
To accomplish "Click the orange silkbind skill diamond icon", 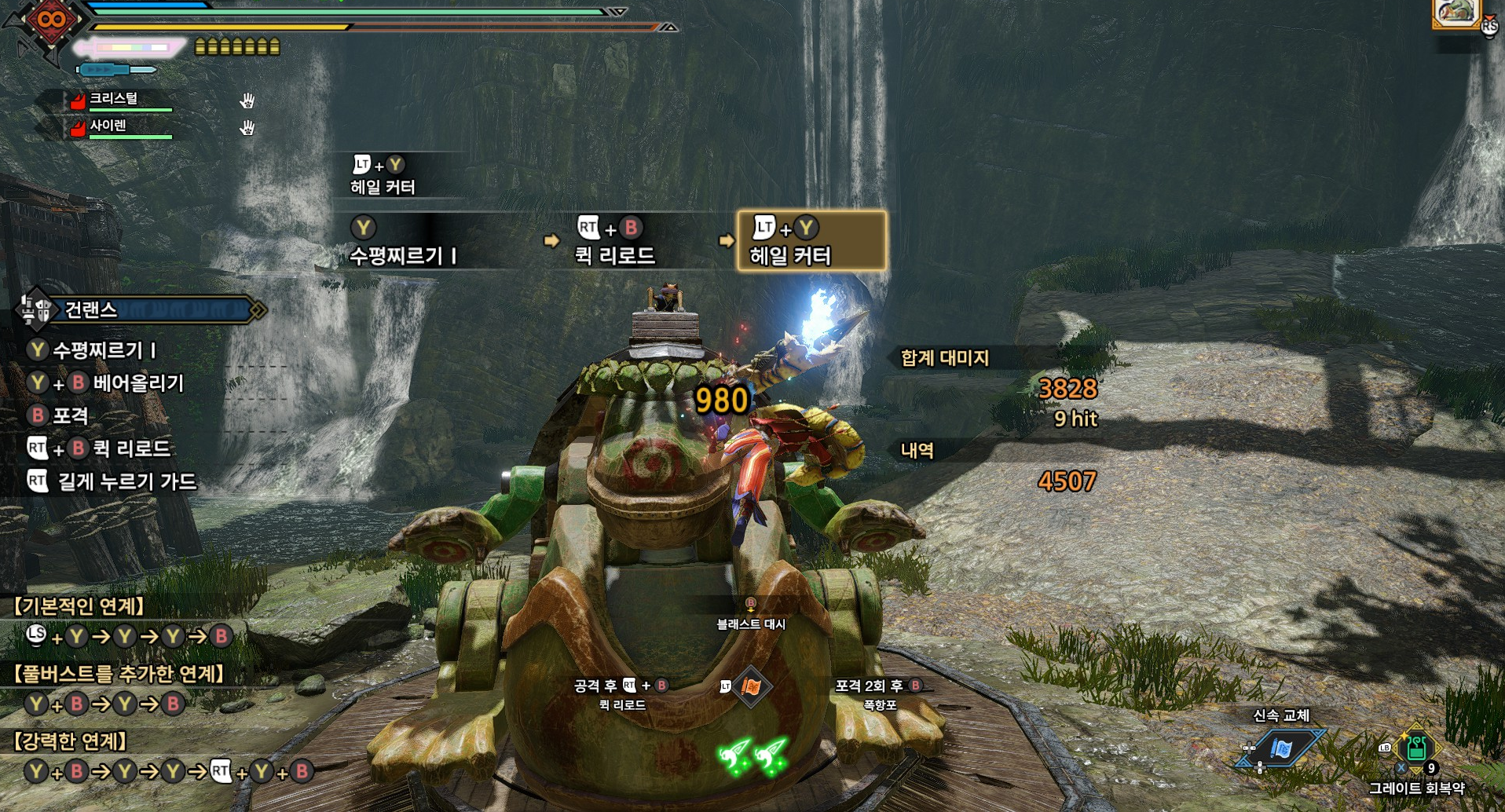I will [751, 688].
